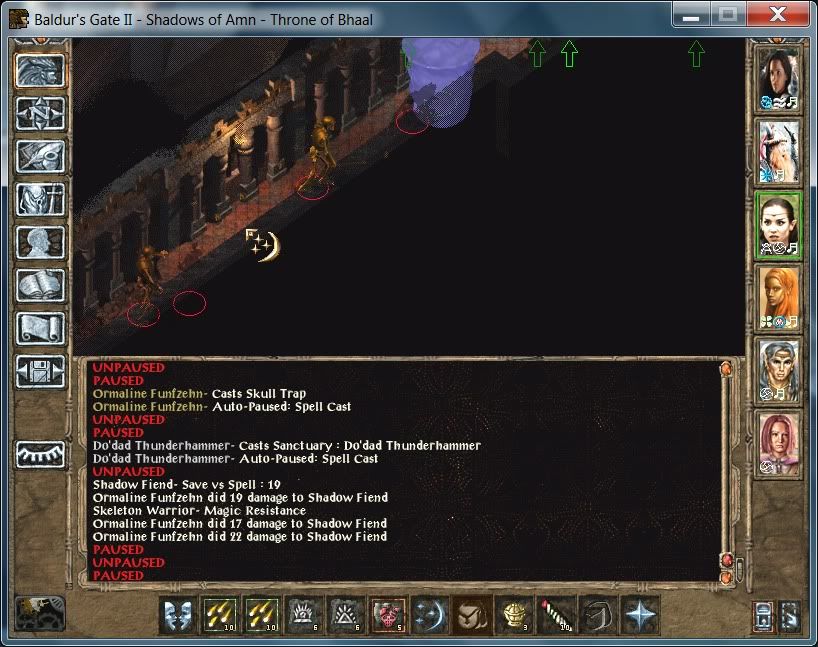Select the orange-haired character portrait
This screenshot has width=818, height=647.
coord(778,297)
